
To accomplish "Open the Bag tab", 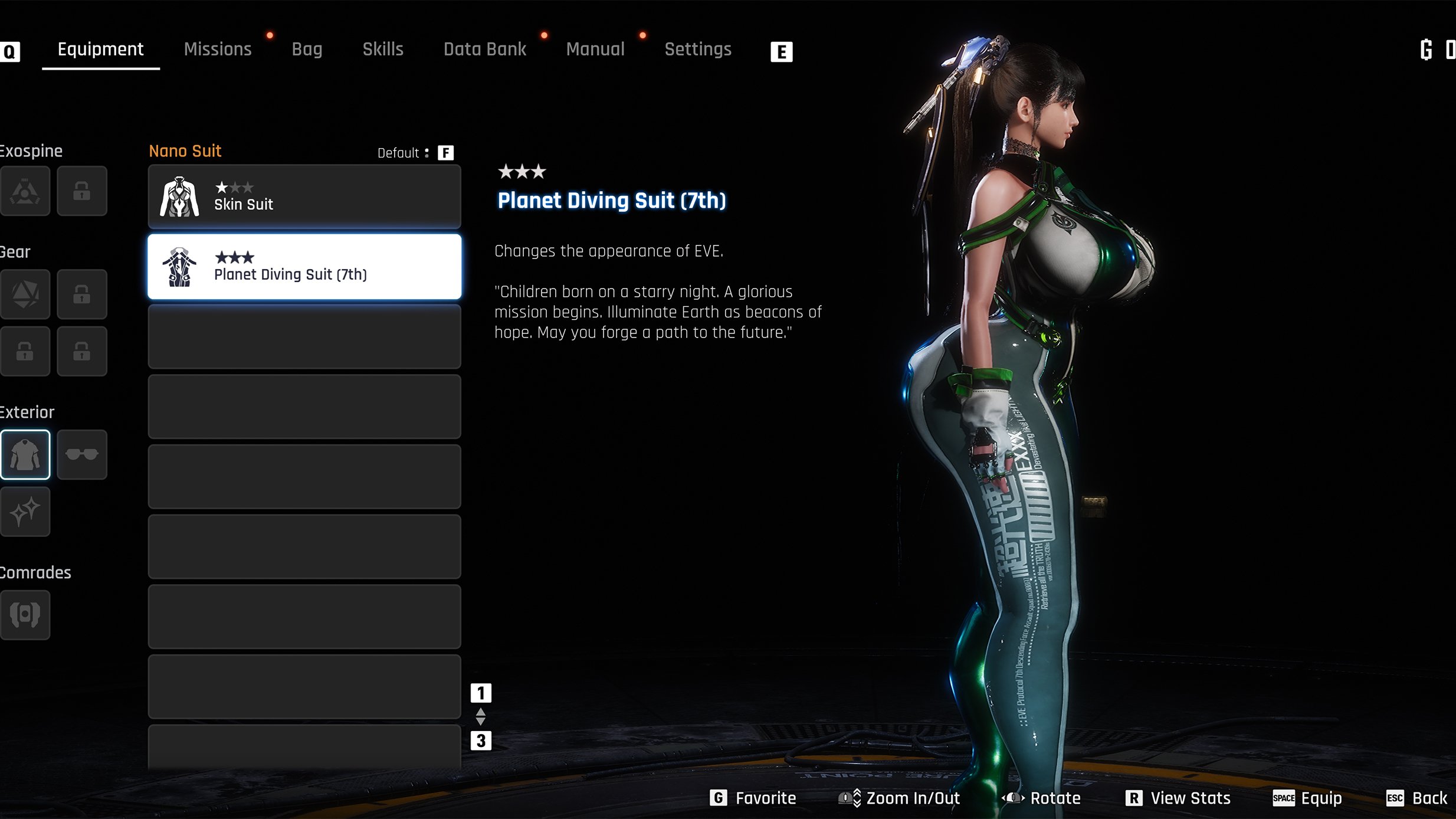I will [x=307, y=50].
